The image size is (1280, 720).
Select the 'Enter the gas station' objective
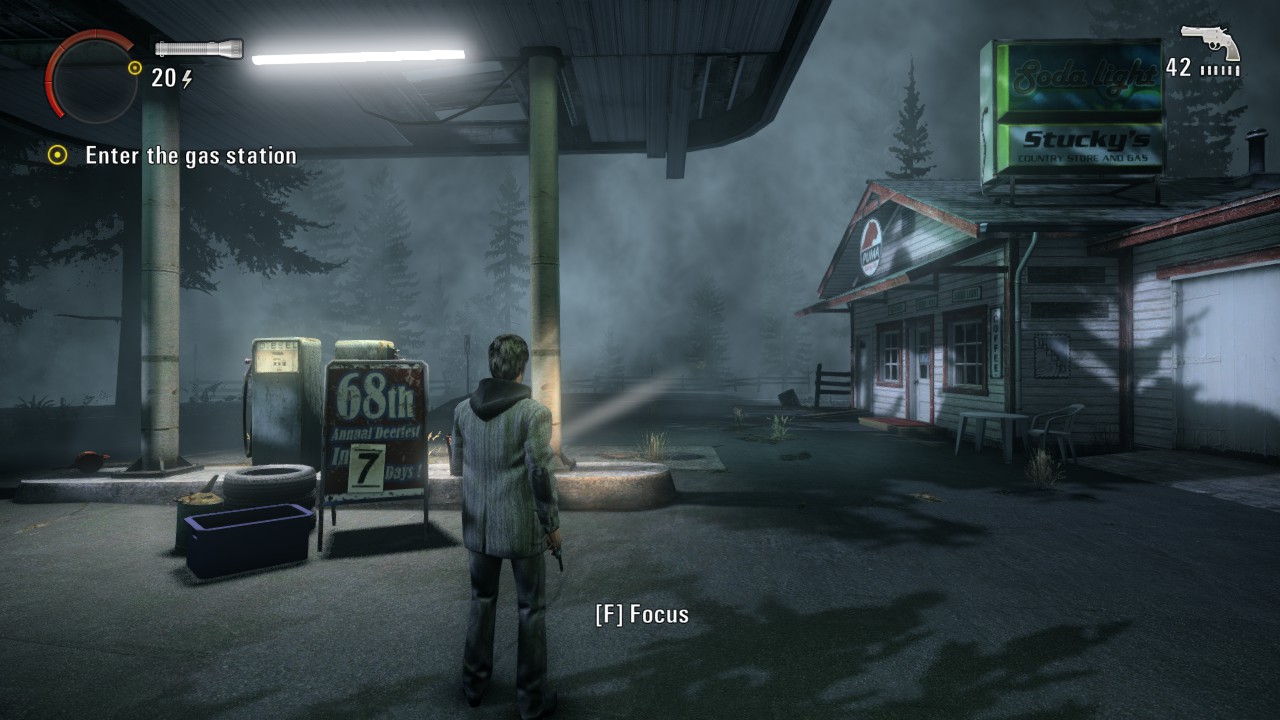point(190,156)
